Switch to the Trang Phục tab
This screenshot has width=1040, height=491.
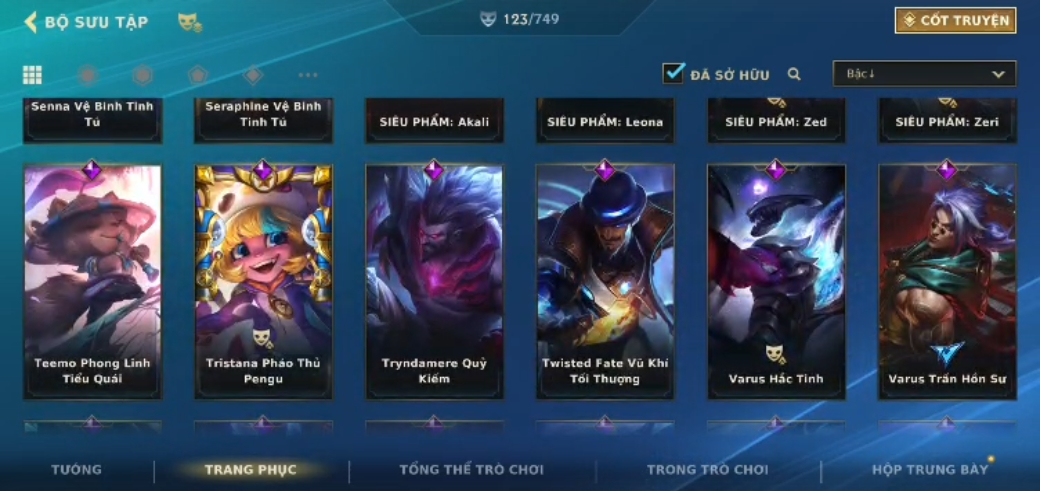(x=250, y=470)
